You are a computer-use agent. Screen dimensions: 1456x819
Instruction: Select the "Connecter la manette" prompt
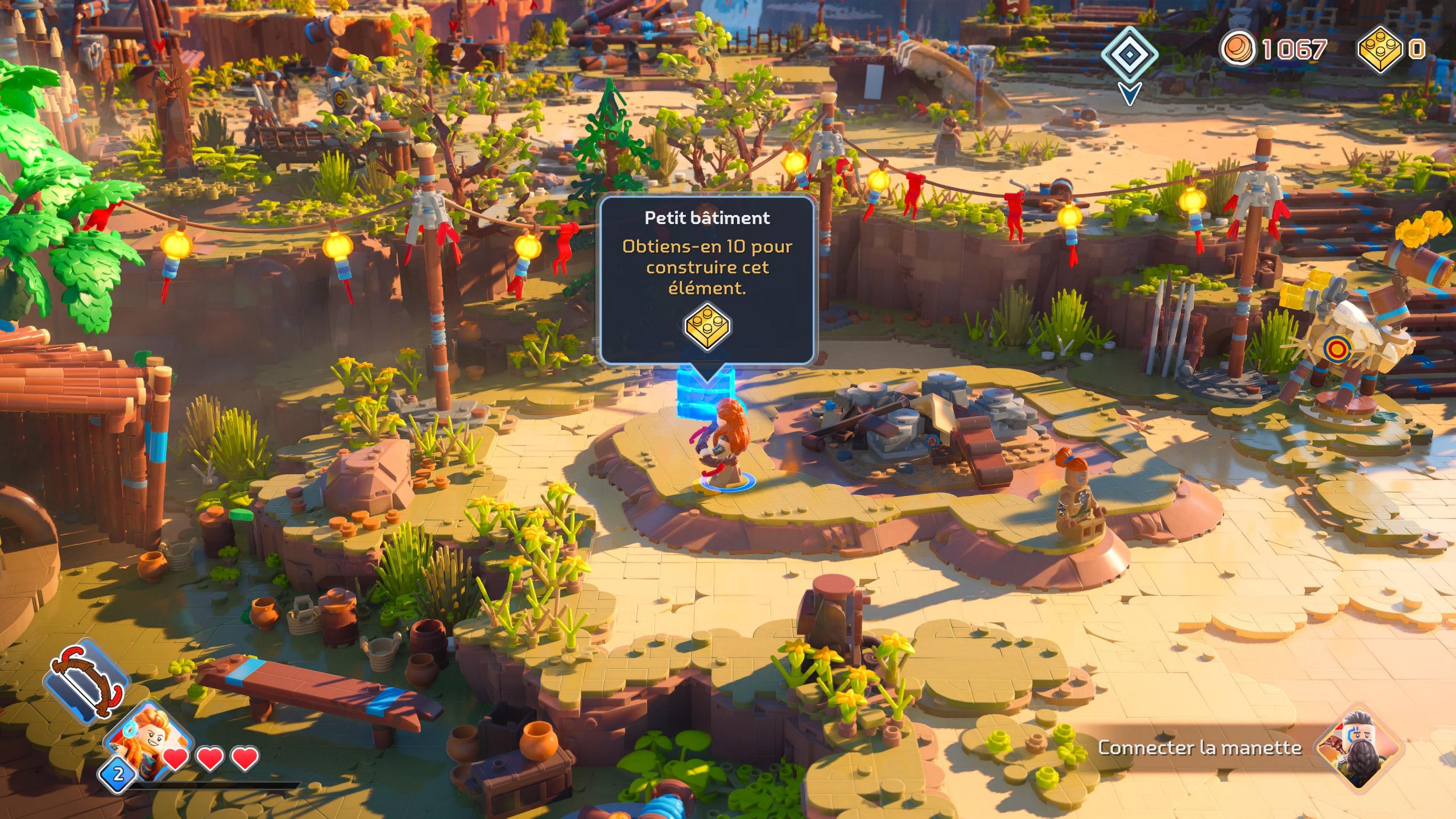(x=1199, y=747)
